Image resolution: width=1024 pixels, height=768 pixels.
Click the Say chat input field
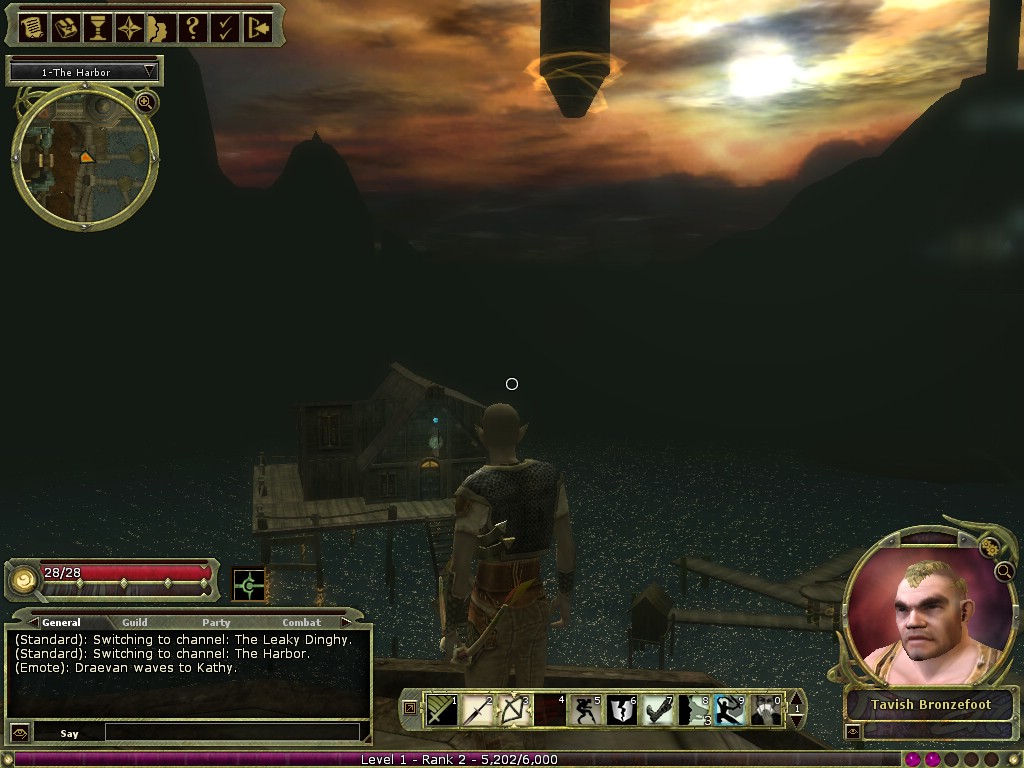tap(231, 733)
